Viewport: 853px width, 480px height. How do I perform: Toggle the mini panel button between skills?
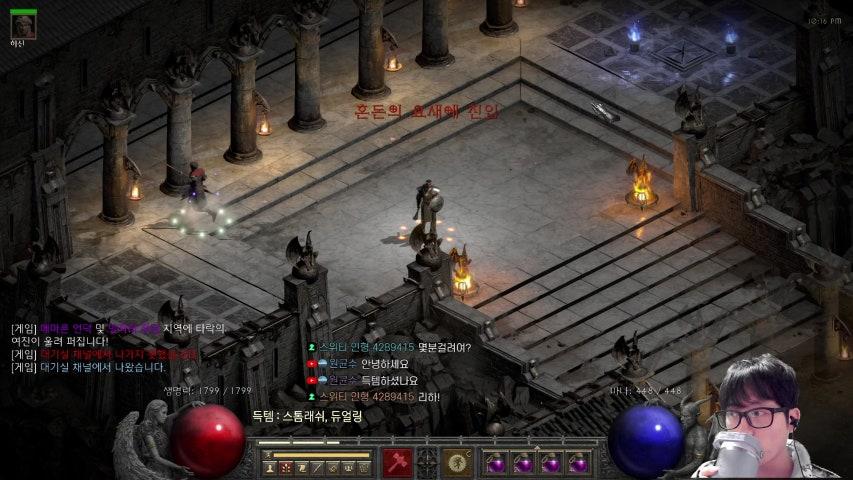pyautogui.click(x=428, y=462)
